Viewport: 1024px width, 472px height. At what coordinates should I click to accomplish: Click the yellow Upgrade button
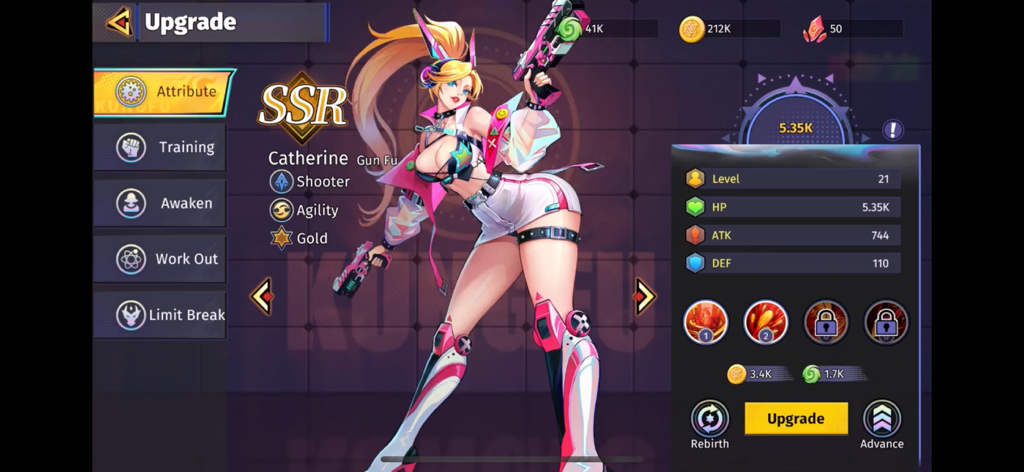[796, 418]
